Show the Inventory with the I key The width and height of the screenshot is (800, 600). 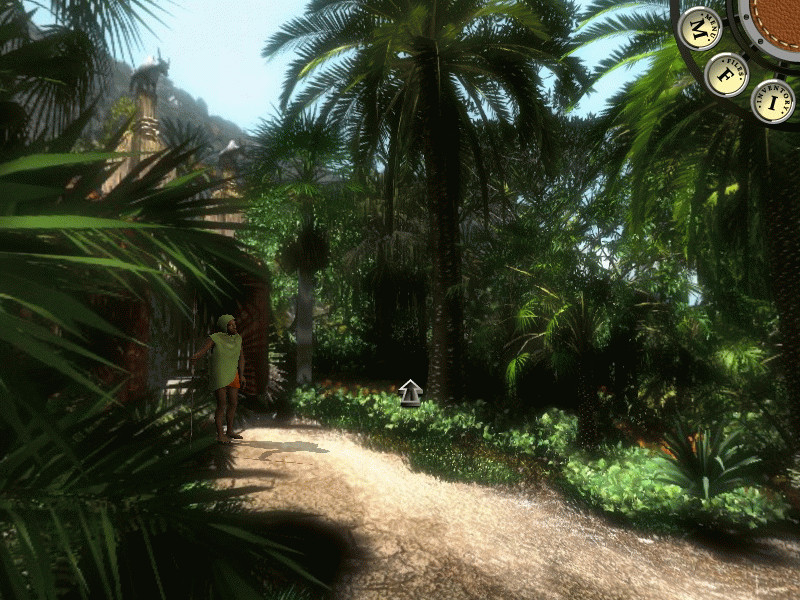coord(772,101)
